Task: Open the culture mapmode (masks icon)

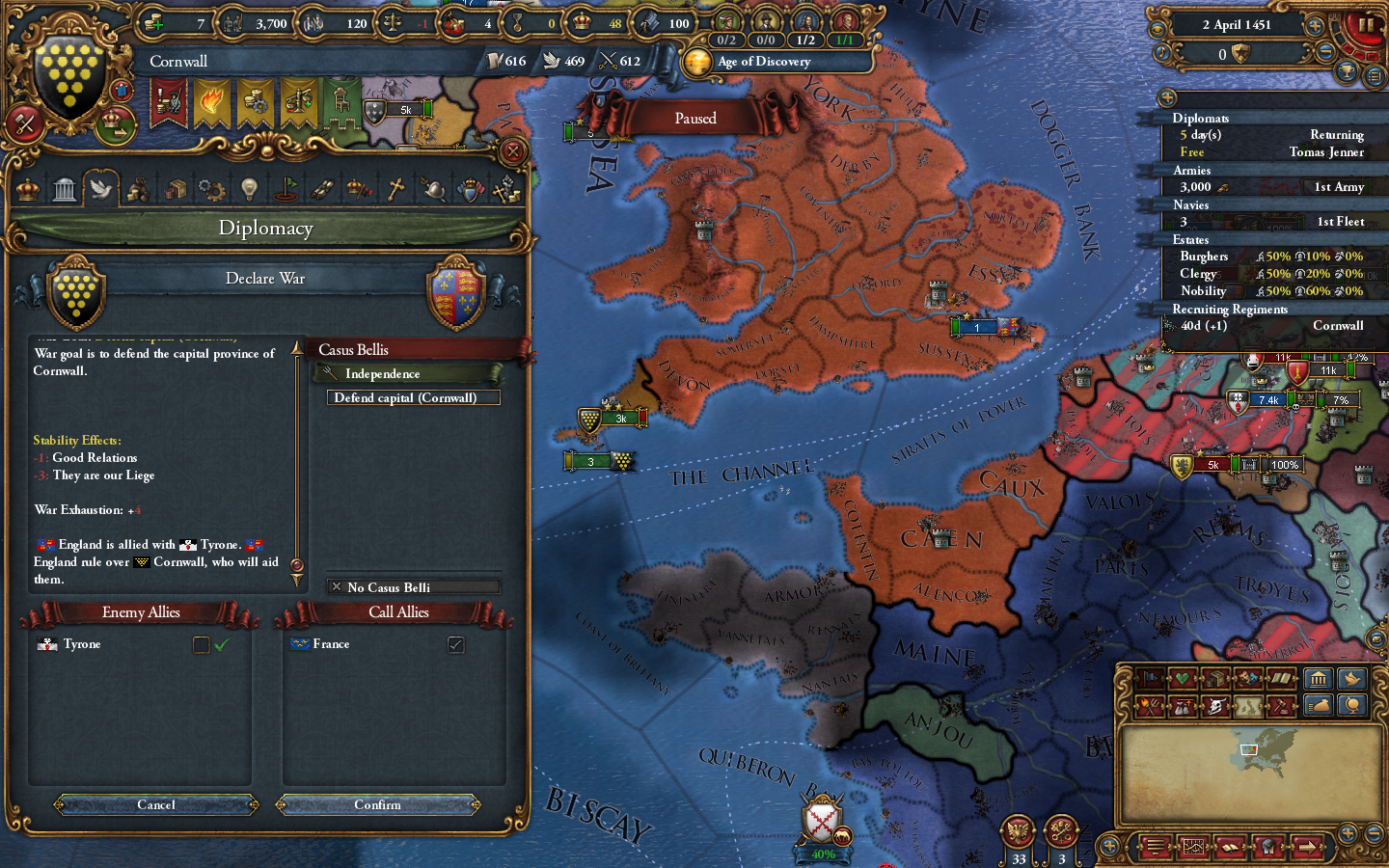Action: 1248,679
